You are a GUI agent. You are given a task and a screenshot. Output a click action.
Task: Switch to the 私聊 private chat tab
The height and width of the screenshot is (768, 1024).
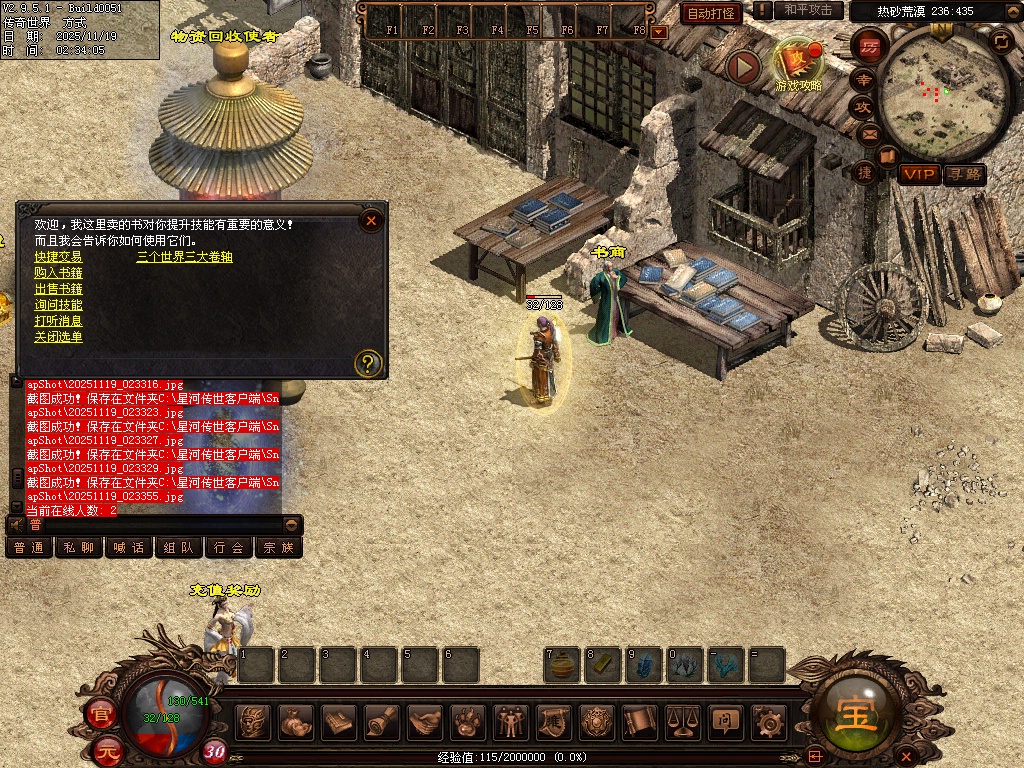(79, 548)
